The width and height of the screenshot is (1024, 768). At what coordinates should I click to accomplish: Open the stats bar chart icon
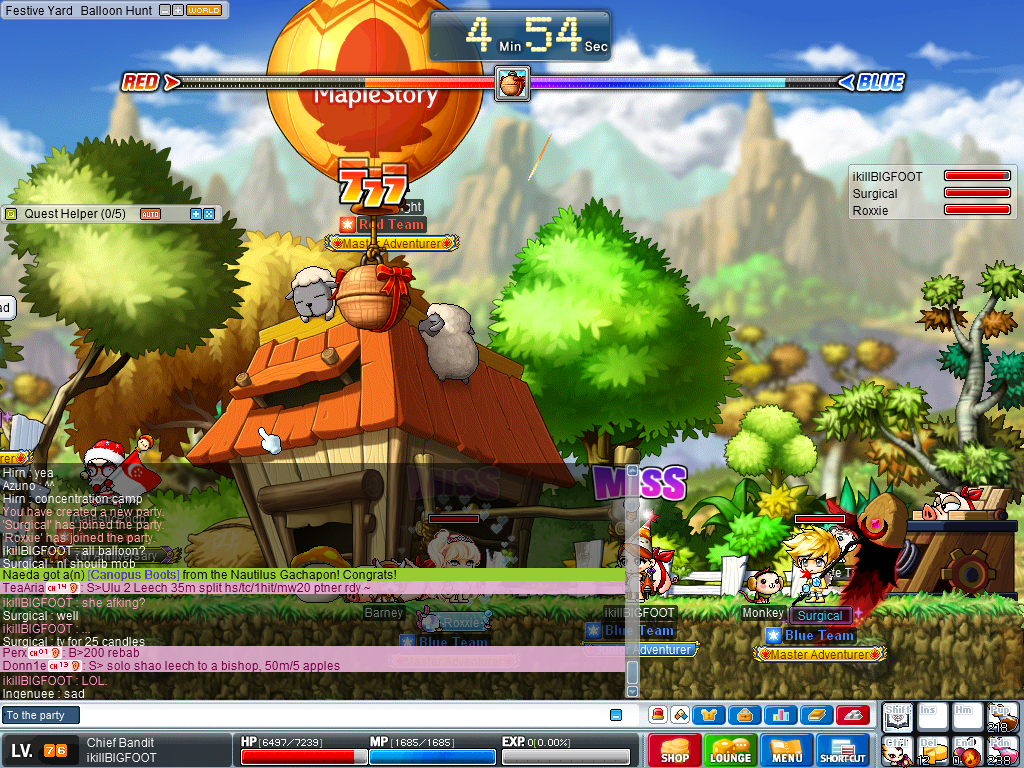(780, 715)
